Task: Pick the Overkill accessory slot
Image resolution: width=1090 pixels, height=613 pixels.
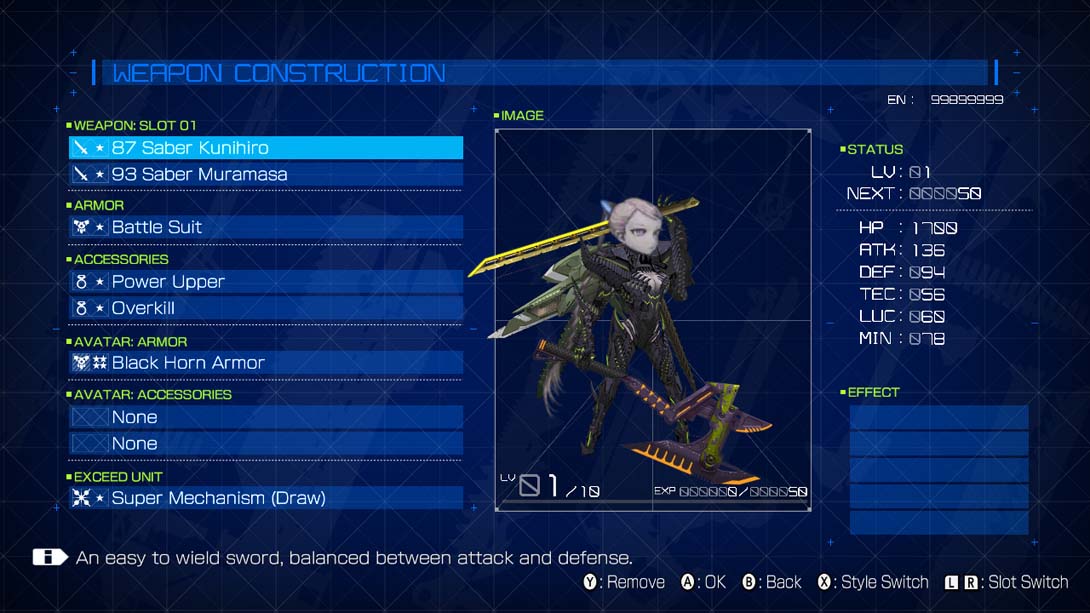Action: coord(265,308)
